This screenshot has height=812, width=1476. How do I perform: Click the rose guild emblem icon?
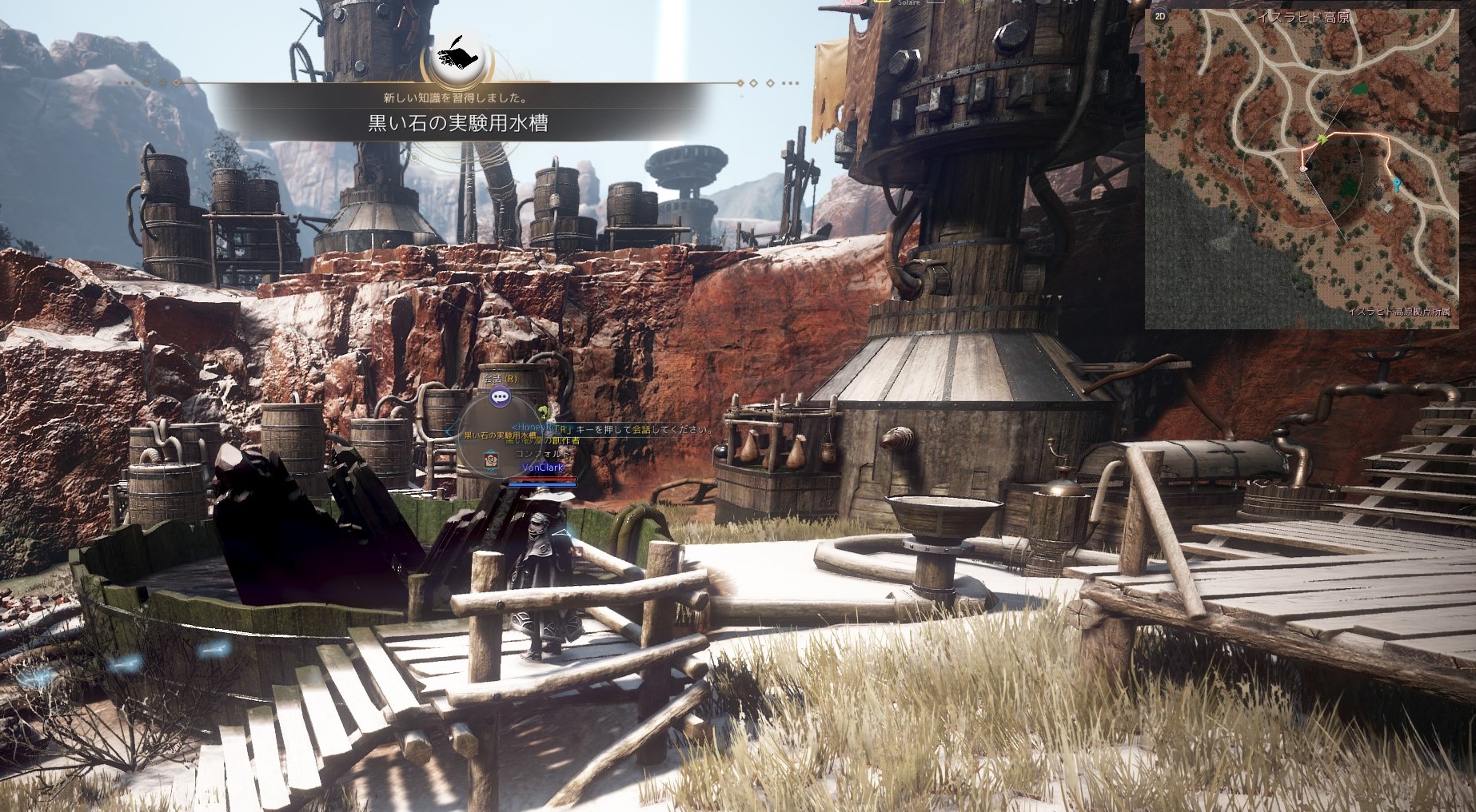pos(491,461)
